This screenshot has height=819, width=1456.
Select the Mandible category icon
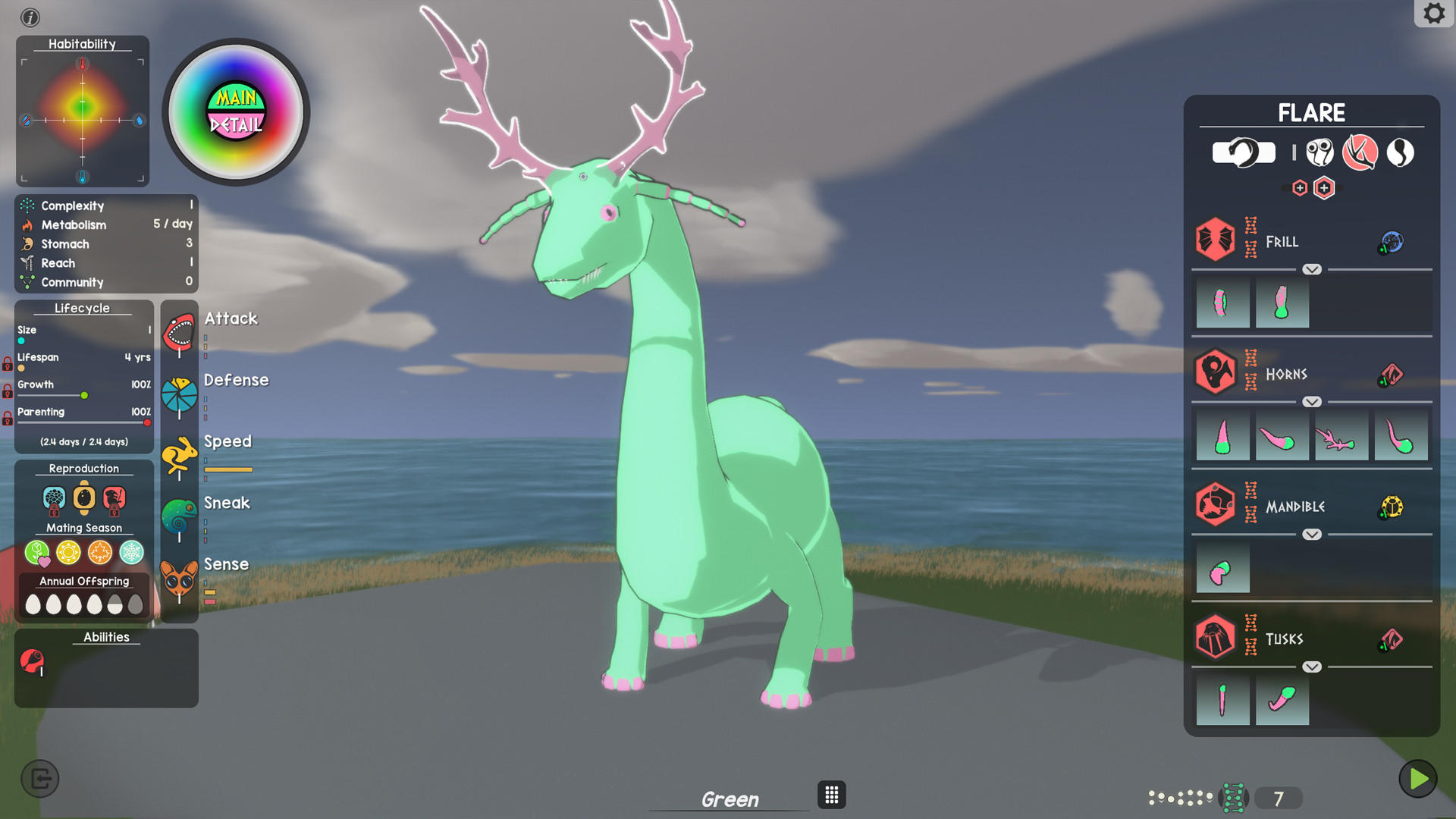[x=1216, y=504]
